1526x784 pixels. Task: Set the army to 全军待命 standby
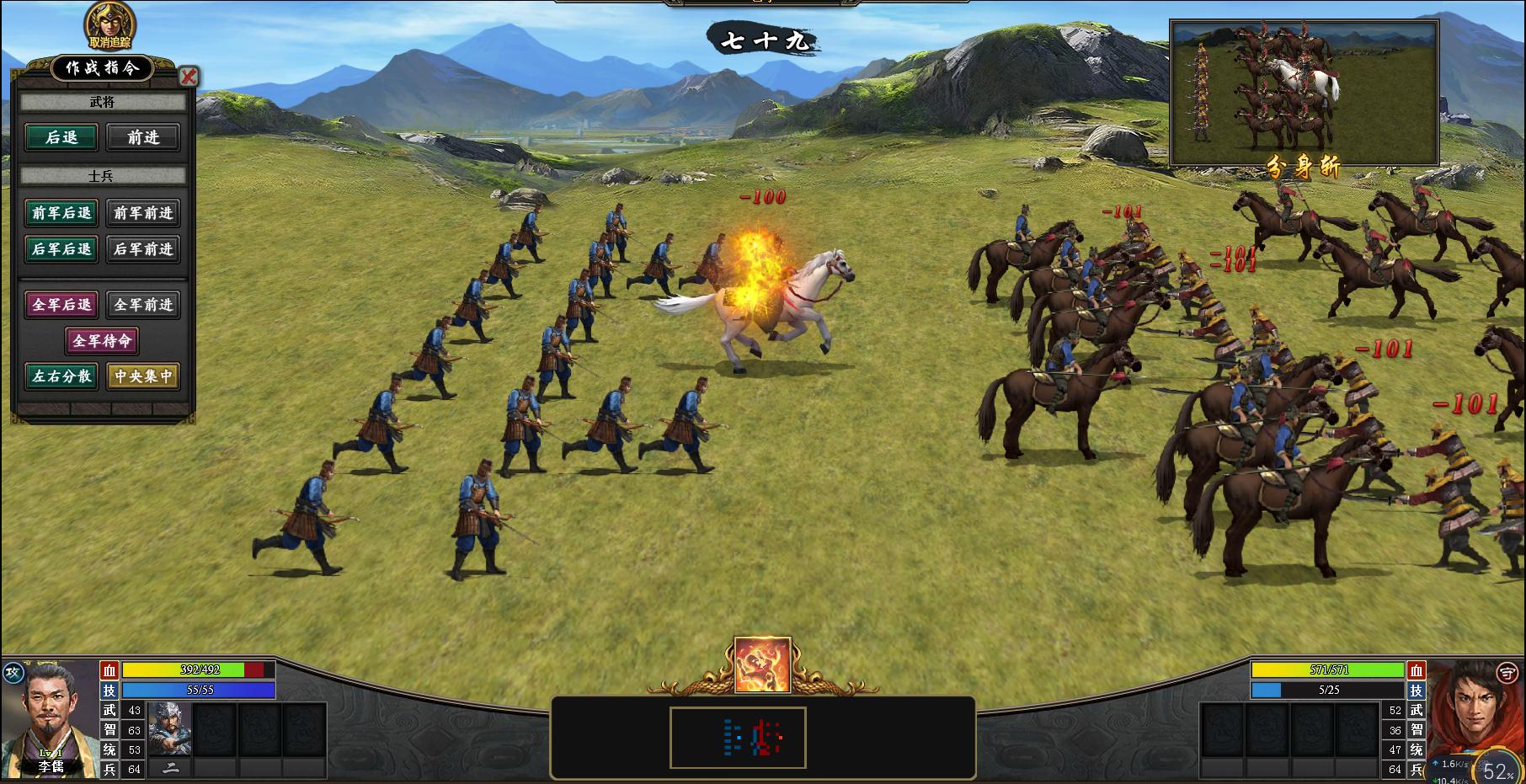[x=102, y=340]
